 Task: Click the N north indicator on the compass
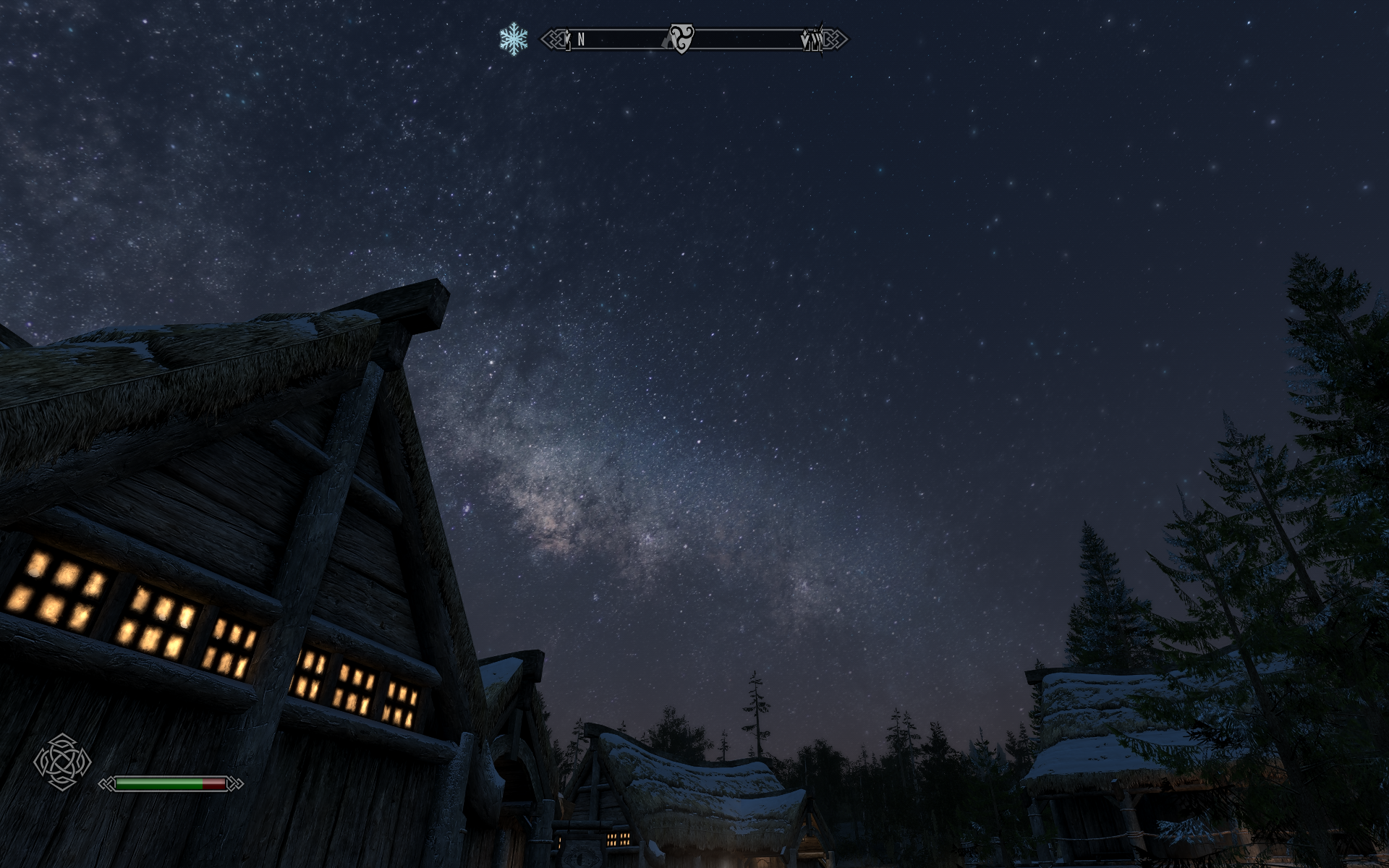580,41
